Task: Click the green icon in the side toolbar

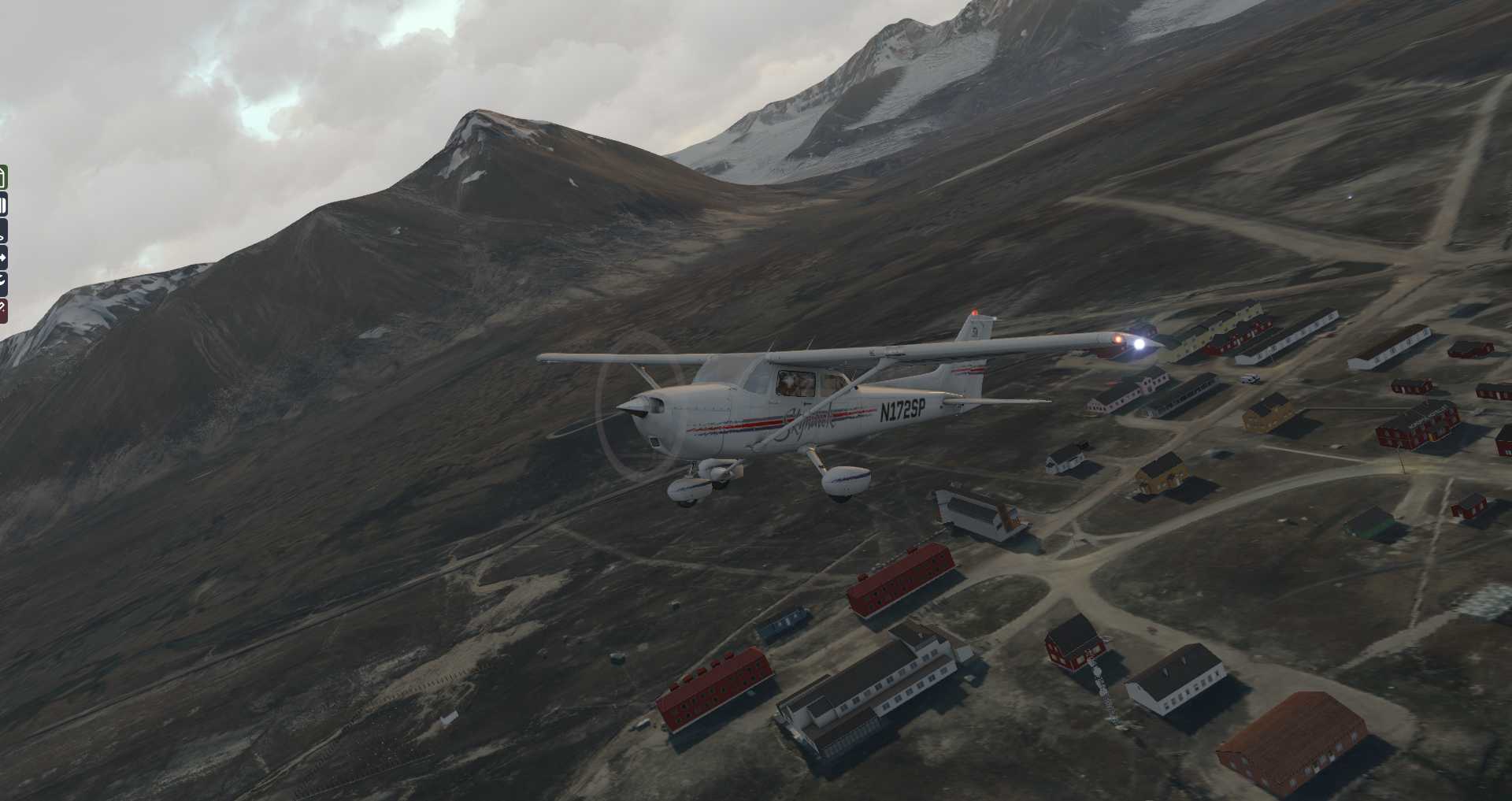Action: 3,177
